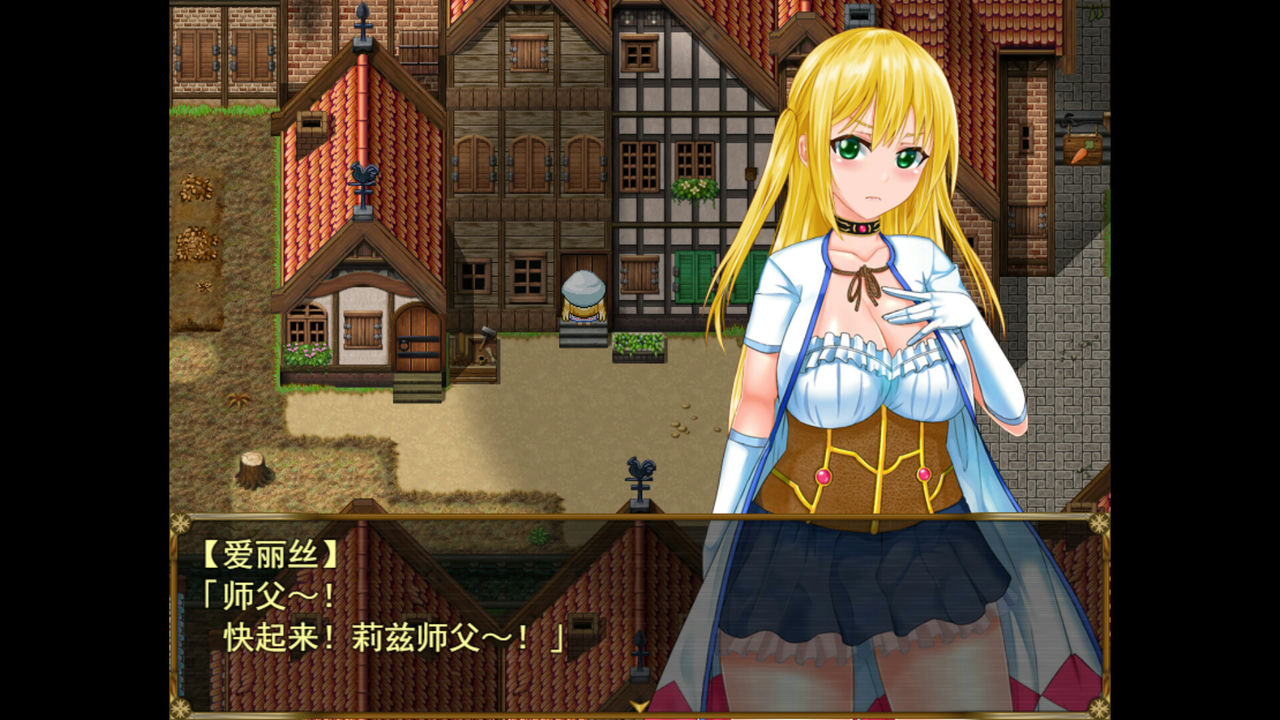Click Alice's black choker
This screenshot has width=1280, height=720.
[862, 228]
